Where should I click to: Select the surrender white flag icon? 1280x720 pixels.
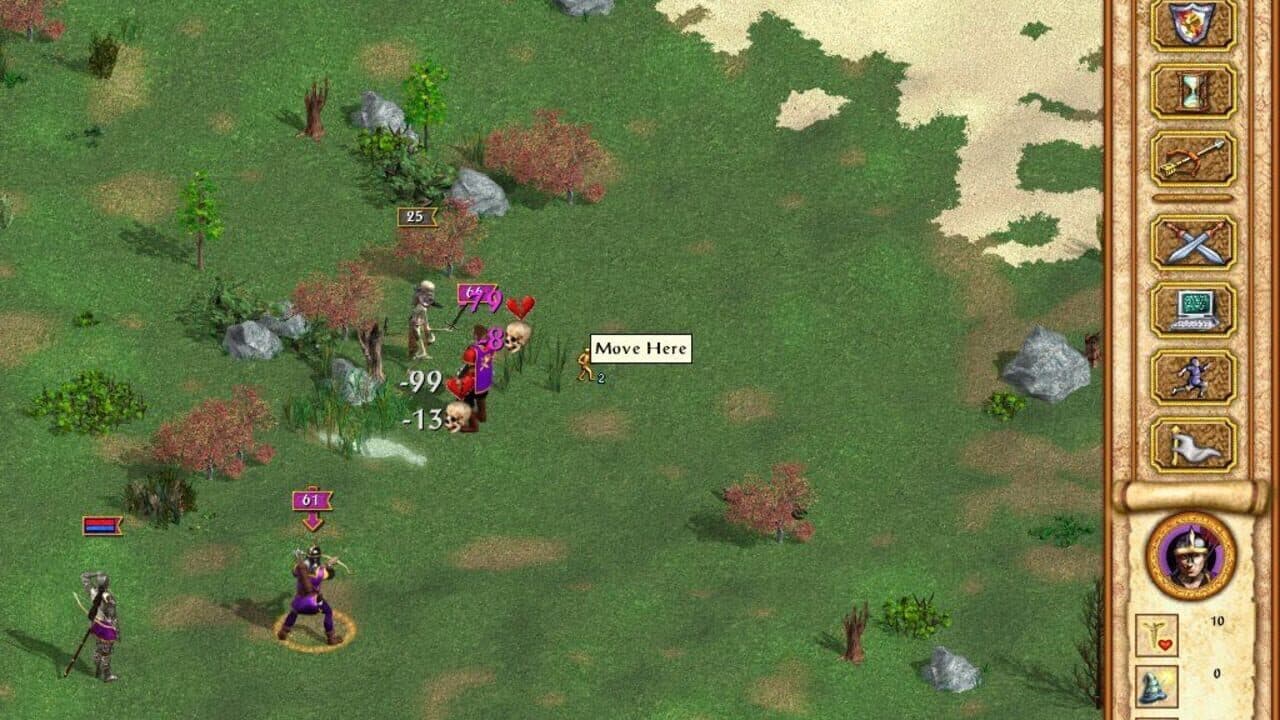click(1192, 447)
